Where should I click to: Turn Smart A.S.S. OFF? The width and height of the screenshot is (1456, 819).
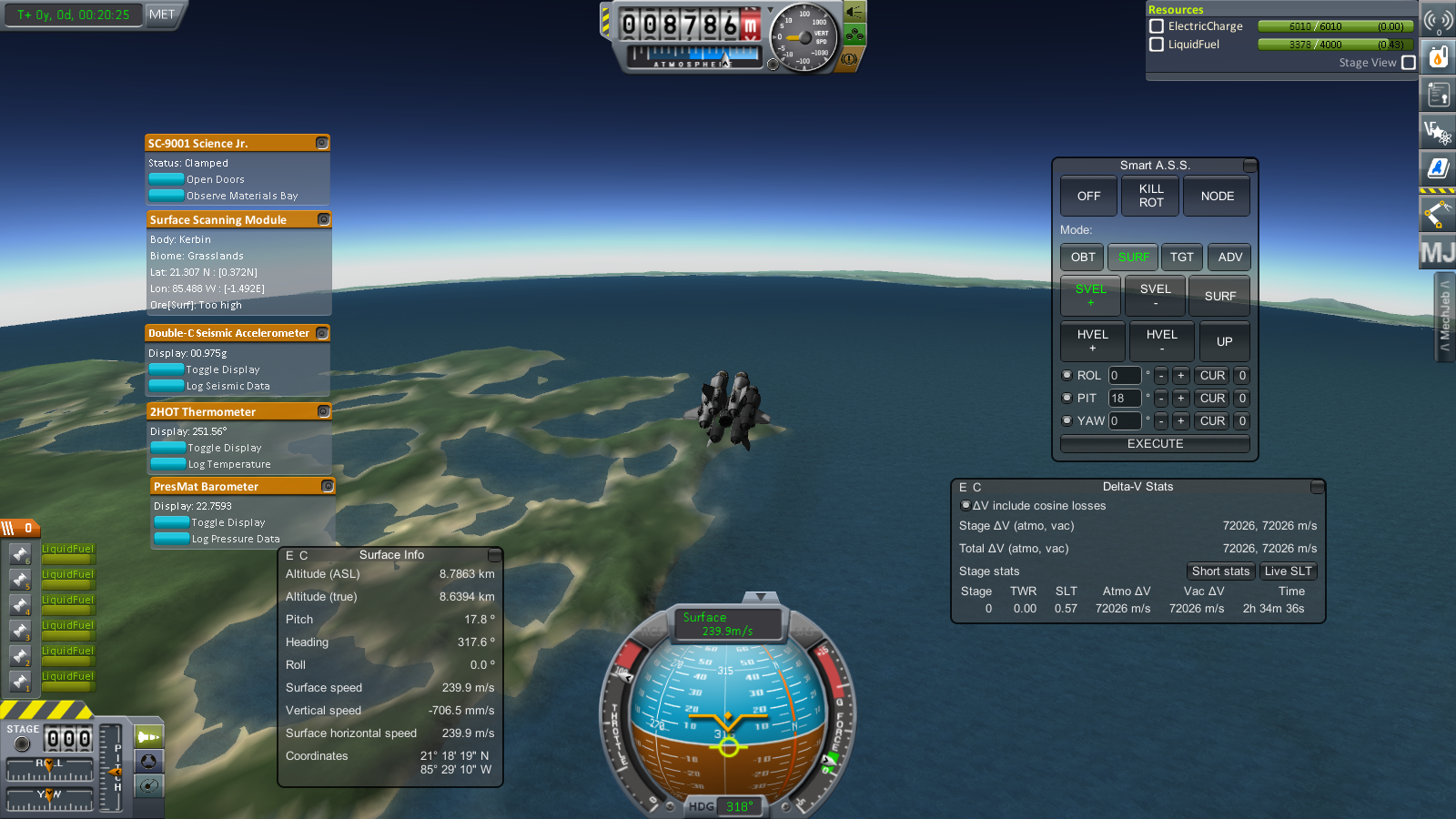click(1088, 196)
